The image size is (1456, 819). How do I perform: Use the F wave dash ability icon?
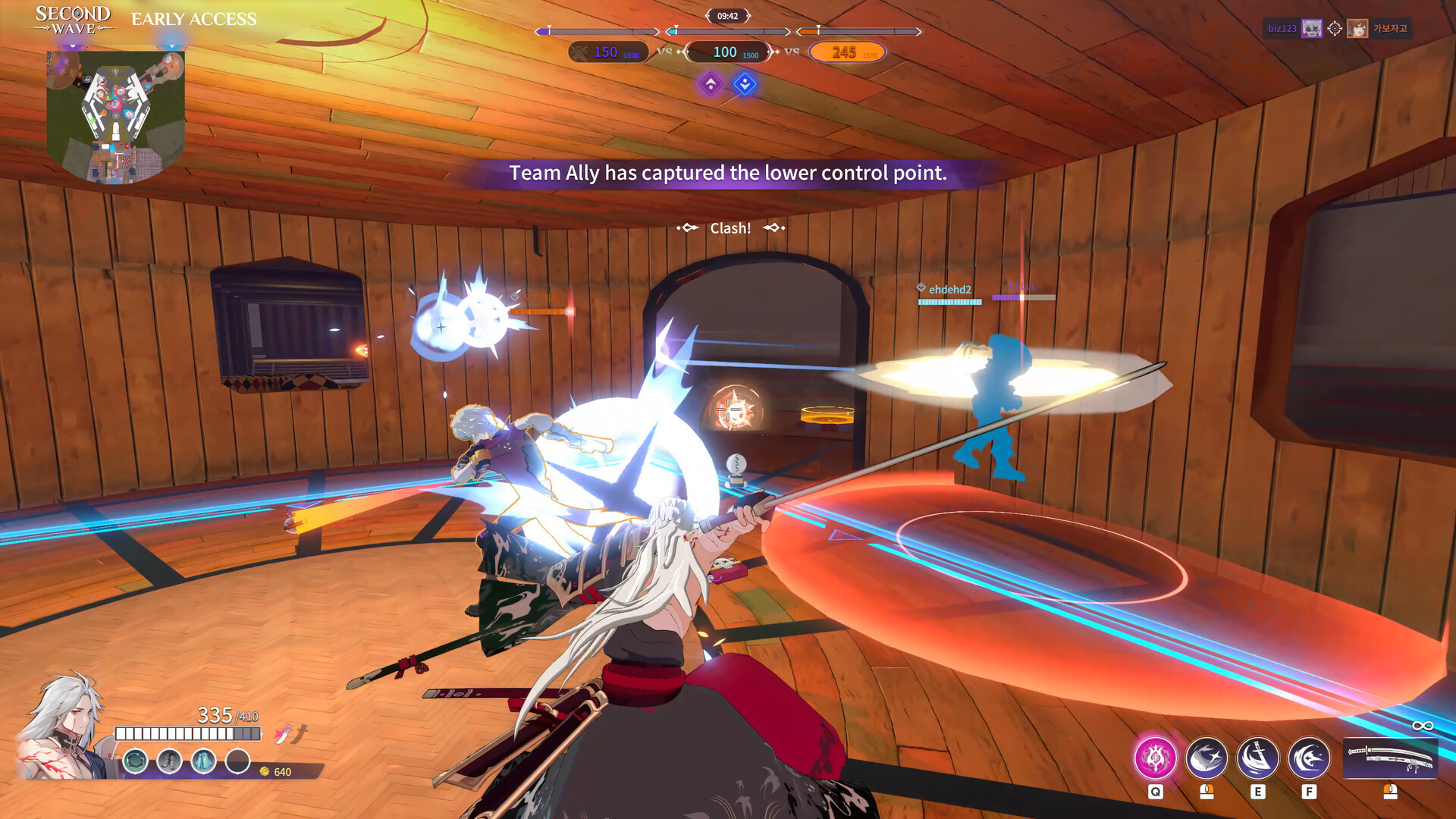point(1308,758)
